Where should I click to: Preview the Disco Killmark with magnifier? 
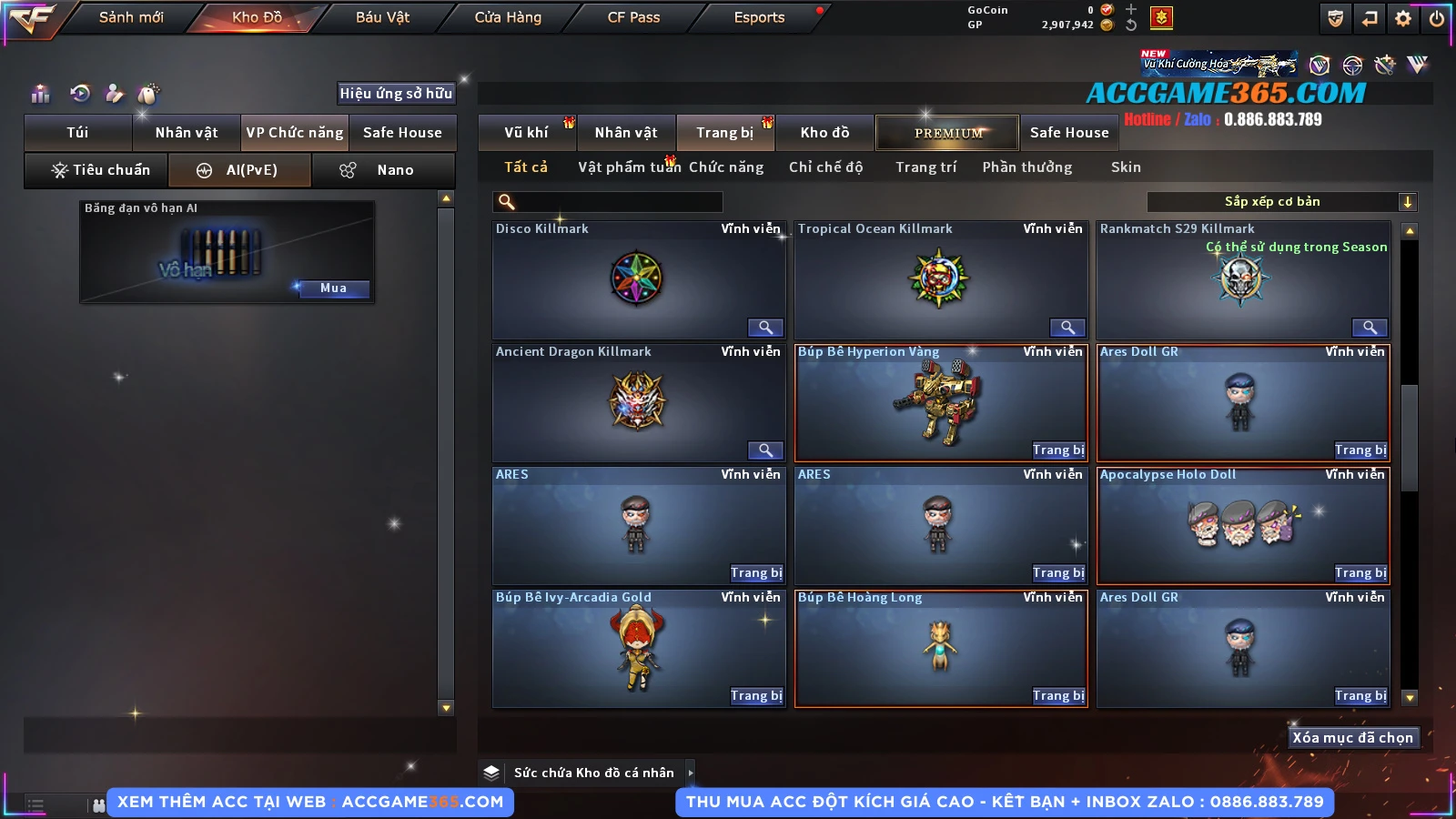[765, 328]
